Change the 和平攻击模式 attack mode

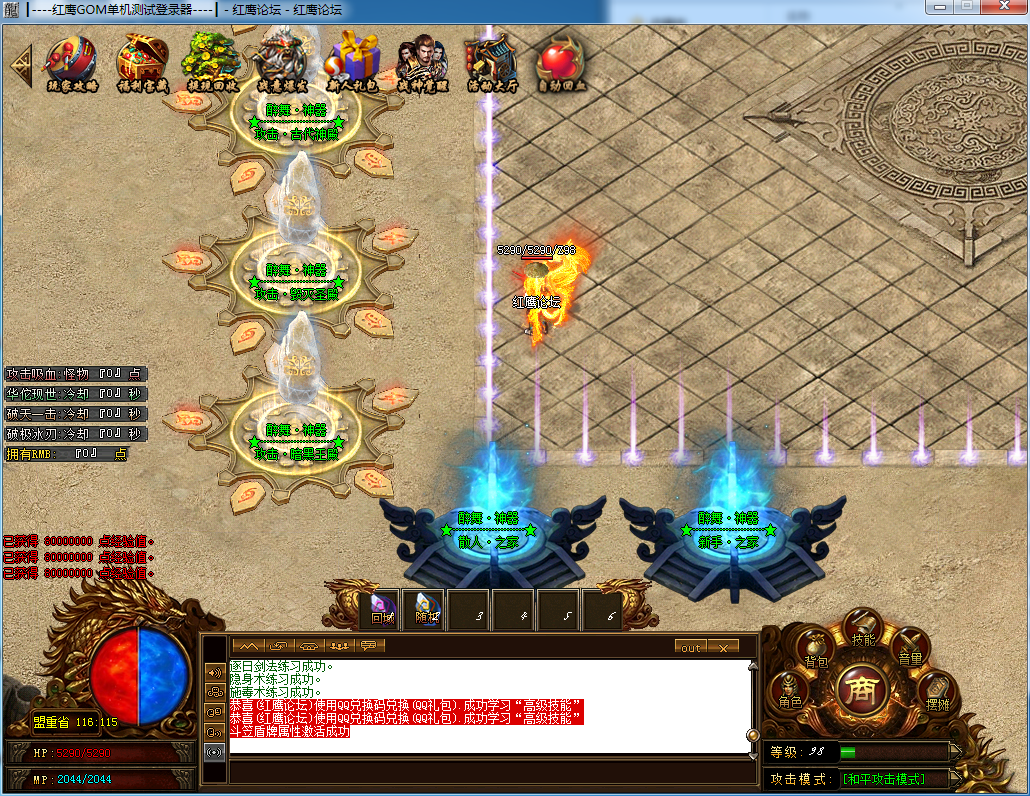point(882,779)
